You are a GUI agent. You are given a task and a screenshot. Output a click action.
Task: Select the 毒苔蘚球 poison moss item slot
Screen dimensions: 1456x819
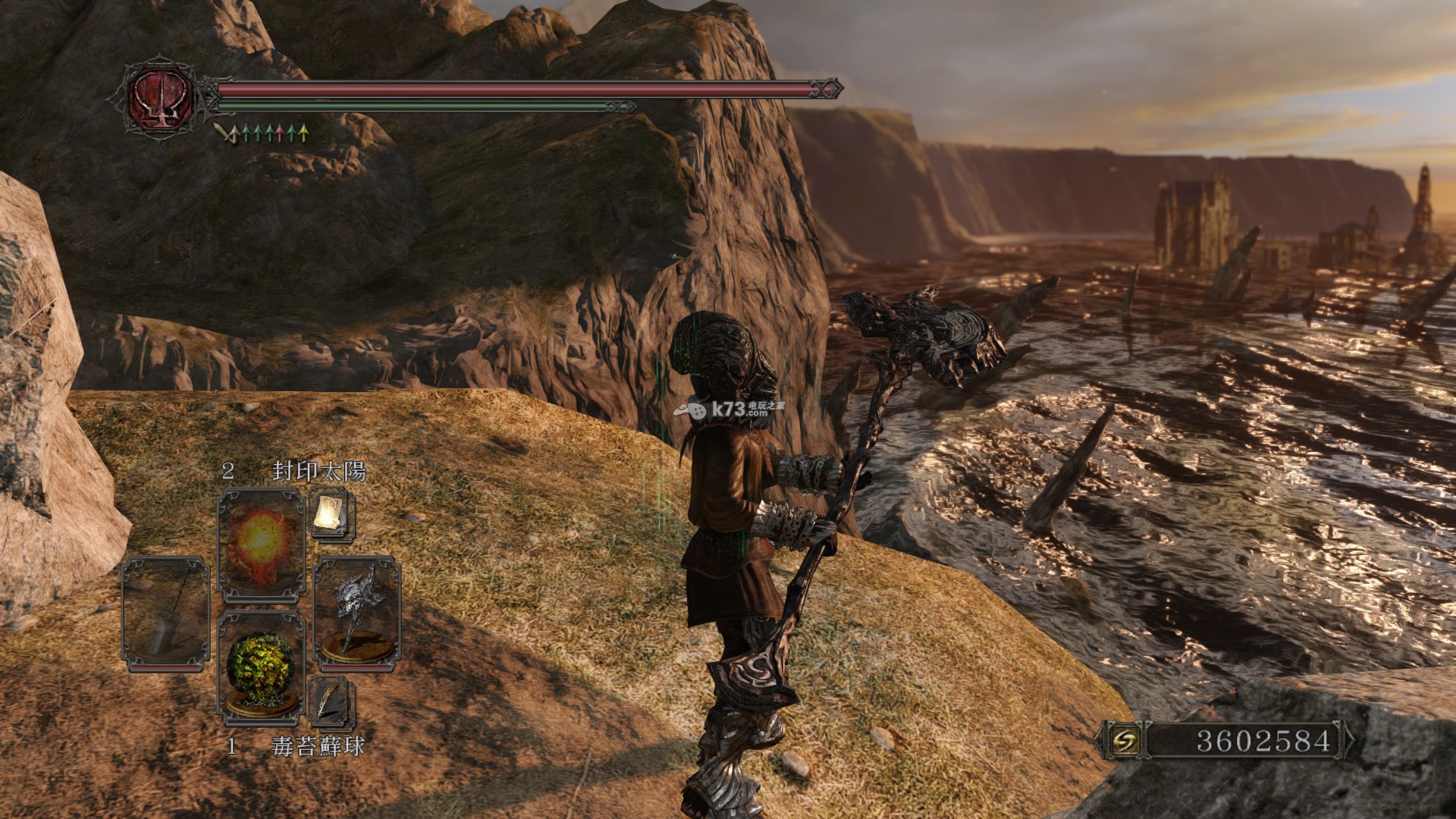pos(261,665)
